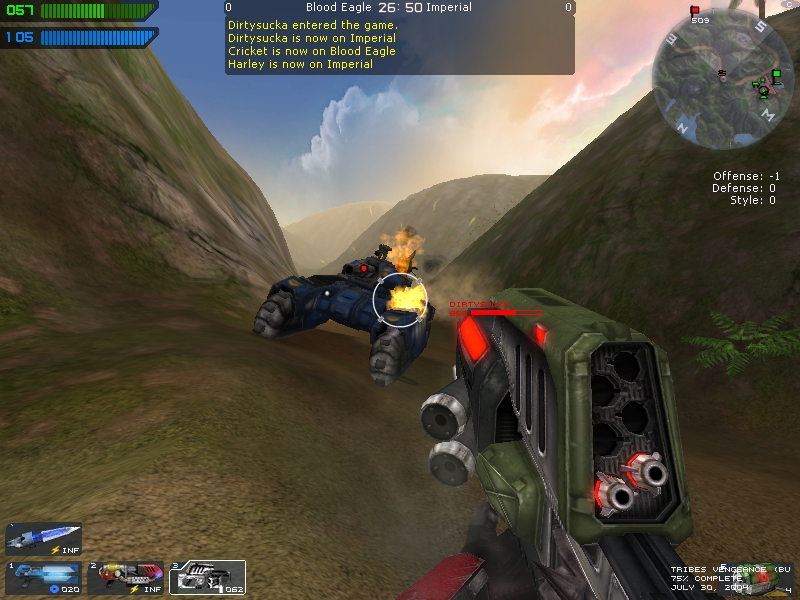Click the circular minimap

tap(715, 78)
